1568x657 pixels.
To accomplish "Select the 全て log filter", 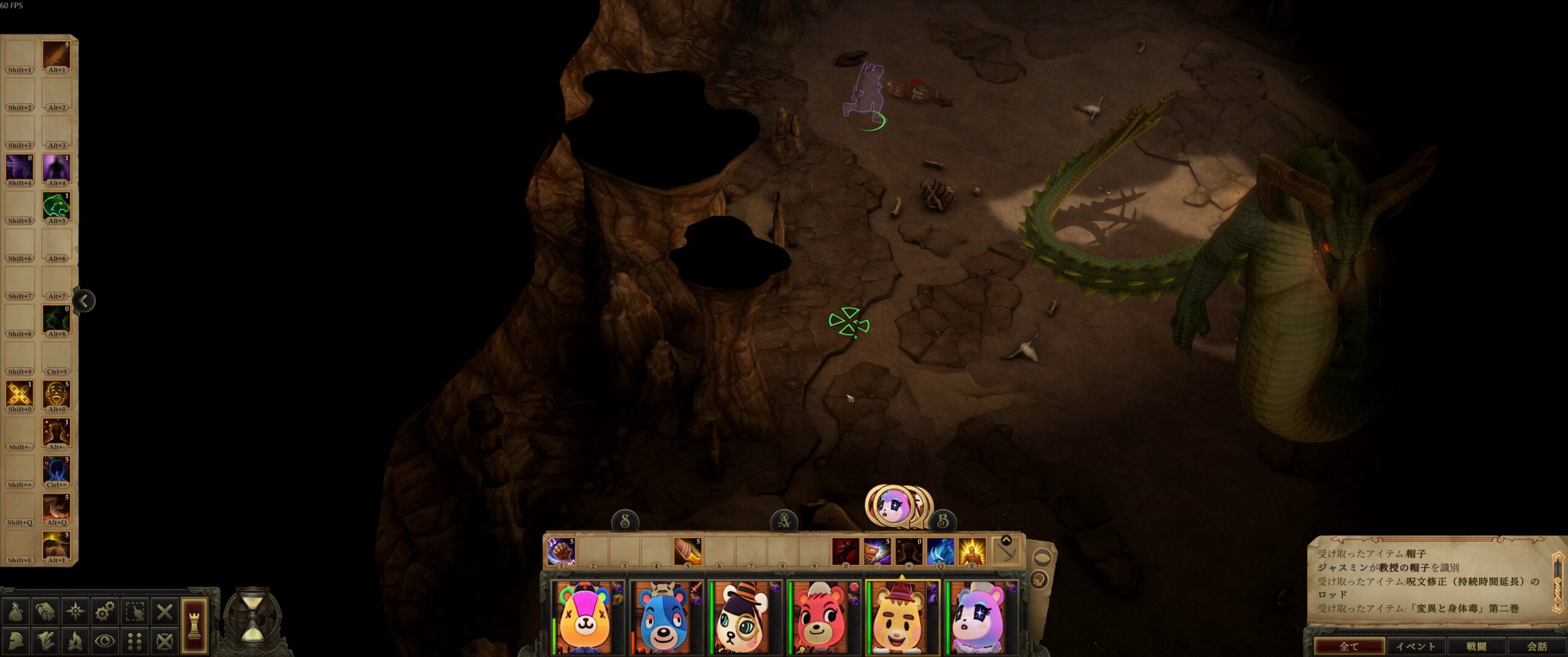I will (1349, 647).
